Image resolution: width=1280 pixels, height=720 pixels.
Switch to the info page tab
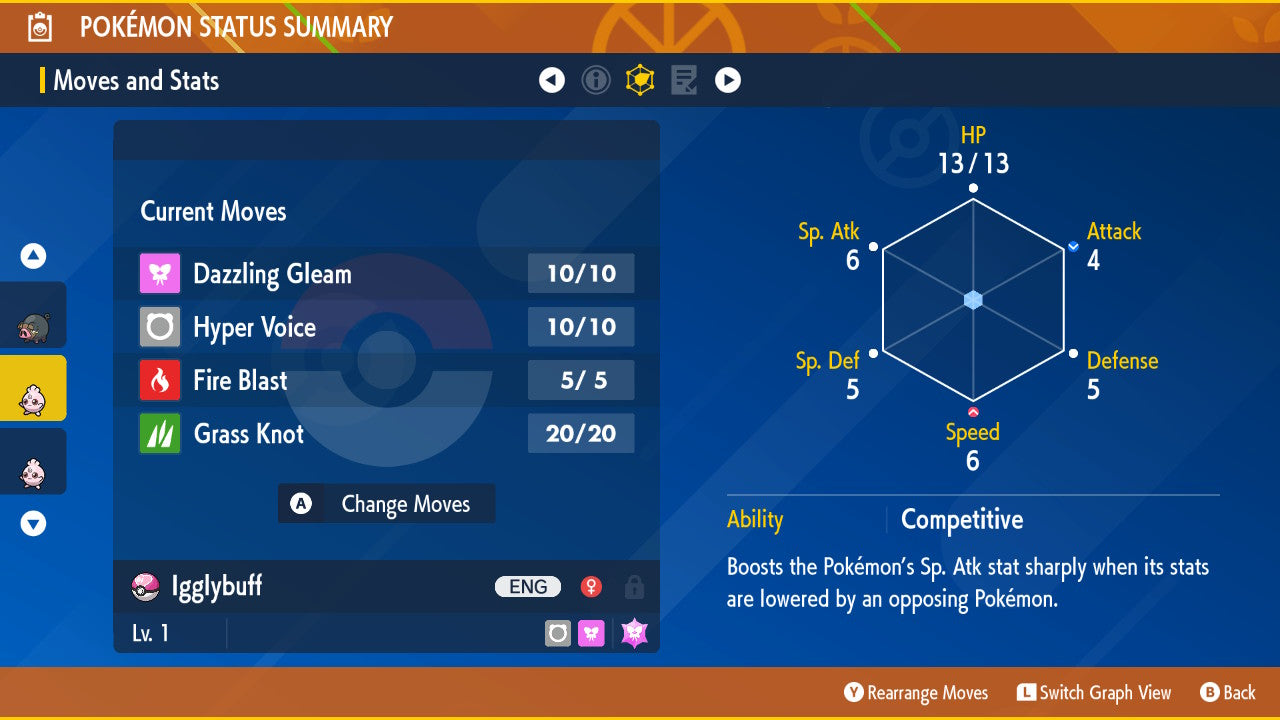(x=596, y=80)
